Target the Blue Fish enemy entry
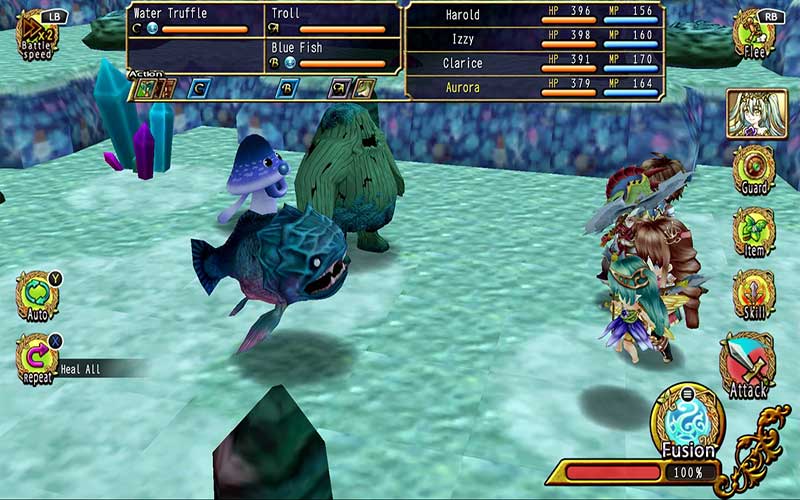Viewport: 800px width, 500px height. click(332, 54)
